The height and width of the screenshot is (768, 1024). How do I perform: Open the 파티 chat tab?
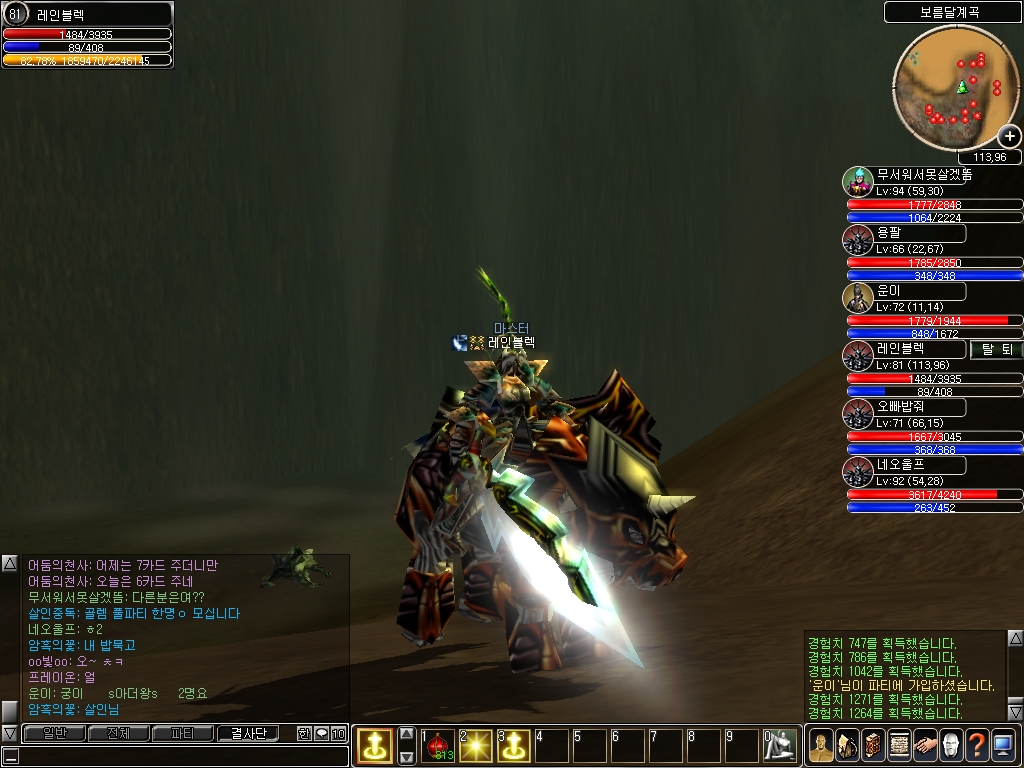tap(182, 733)
